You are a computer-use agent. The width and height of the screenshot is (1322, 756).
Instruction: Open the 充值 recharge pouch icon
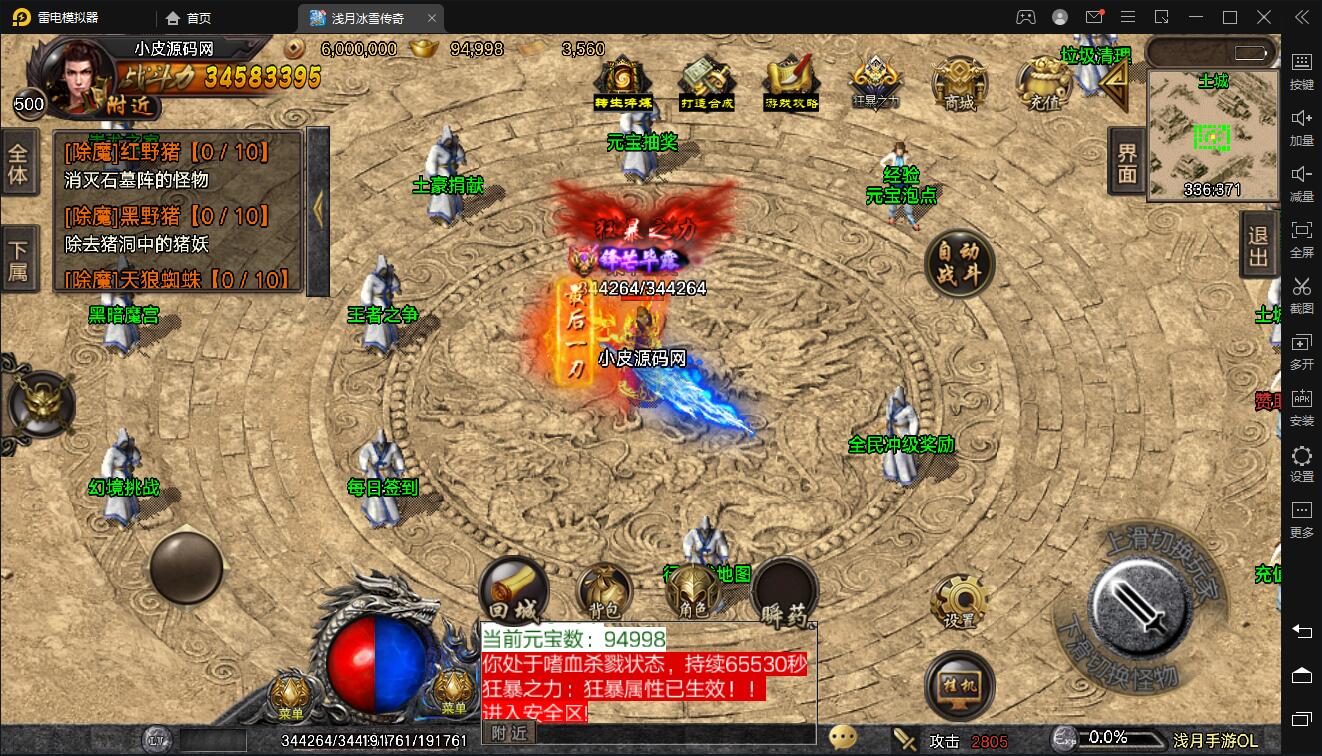[1043, 82]
